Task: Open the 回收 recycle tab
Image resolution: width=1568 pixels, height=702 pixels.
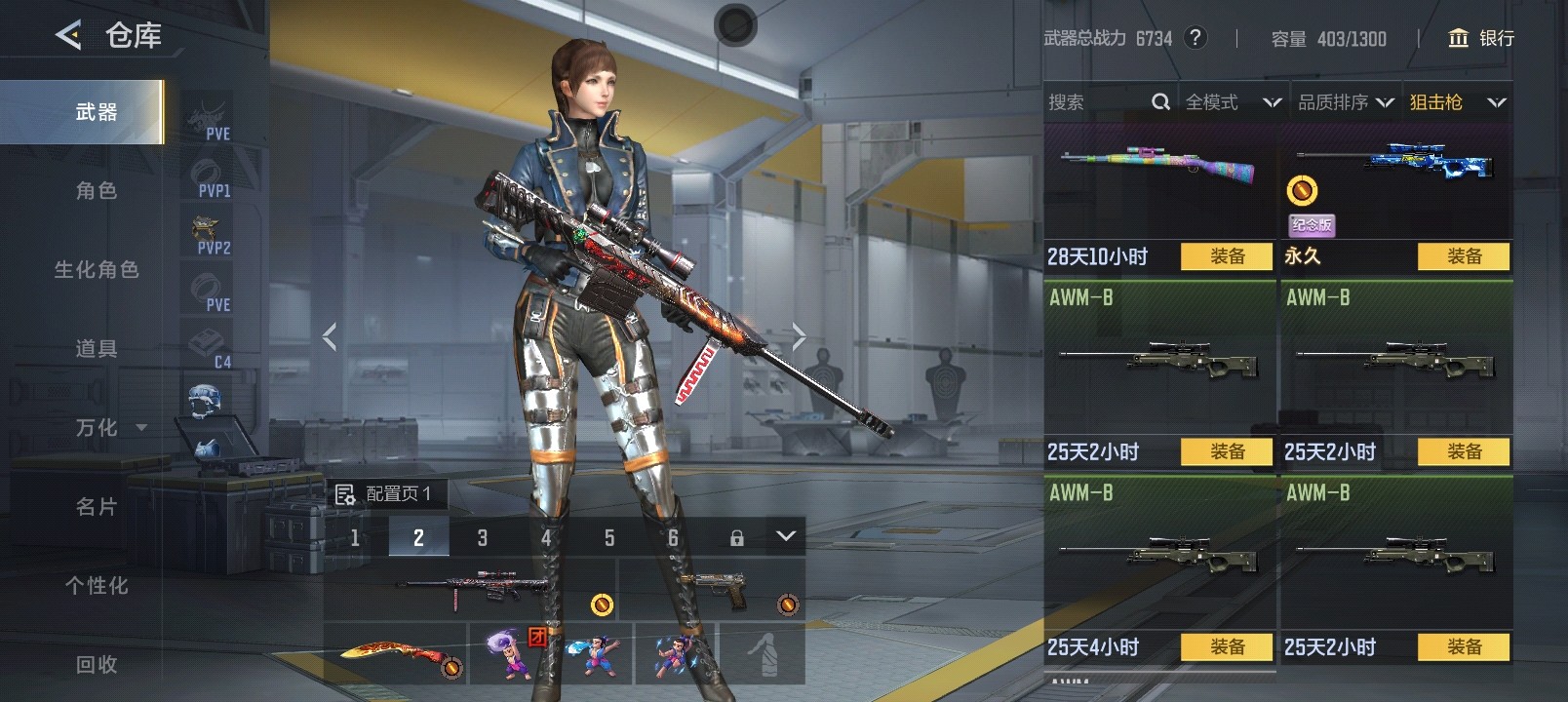Action: click(x=96, y=665)
